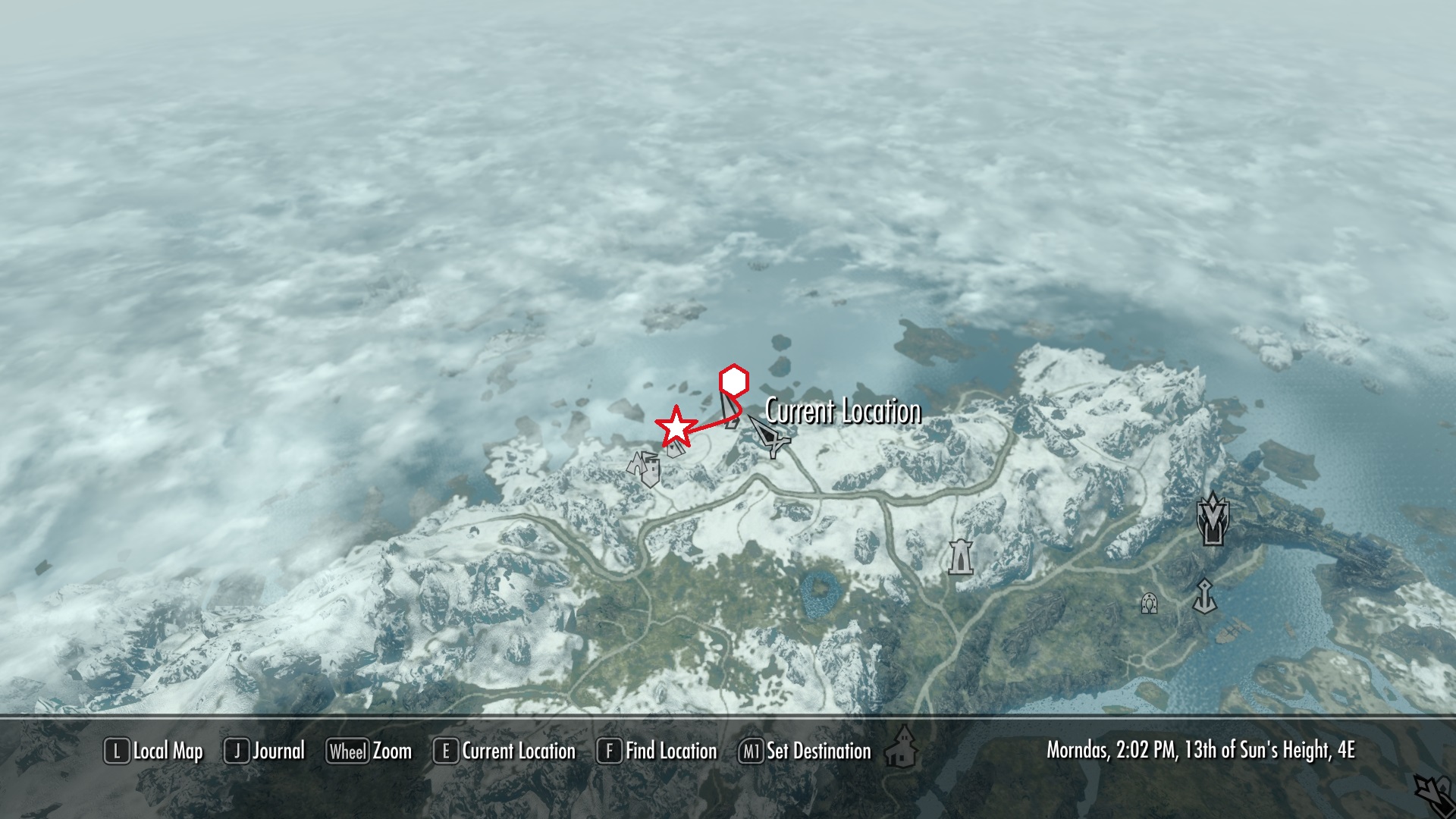This screenshot has height=819, width=1456.
Task: Center map with Current Location button
Action: click(504, 752)
